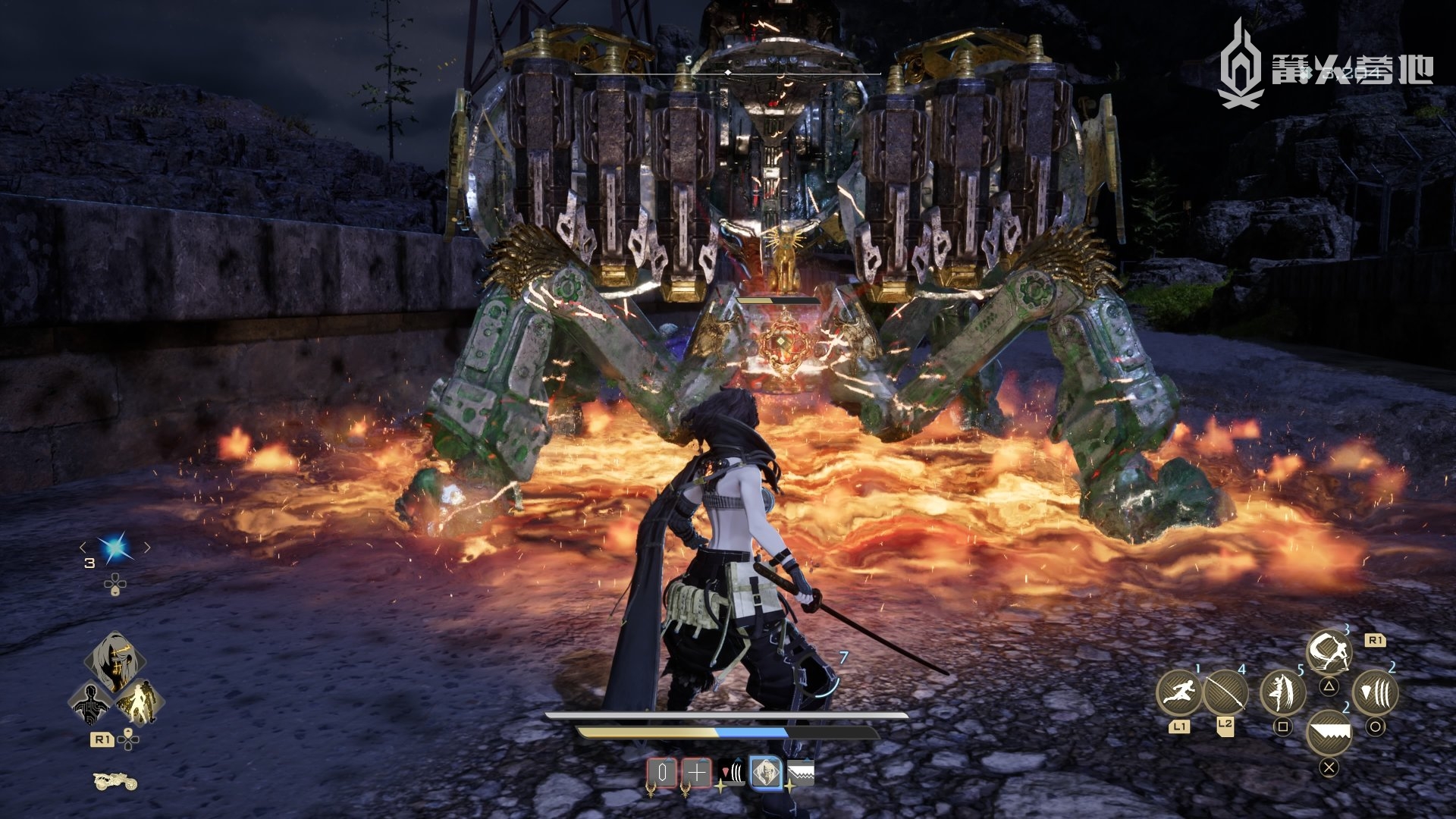
Task: Choose the masked face character portrait
Action: pyautogui.click(x=115, y=663)
